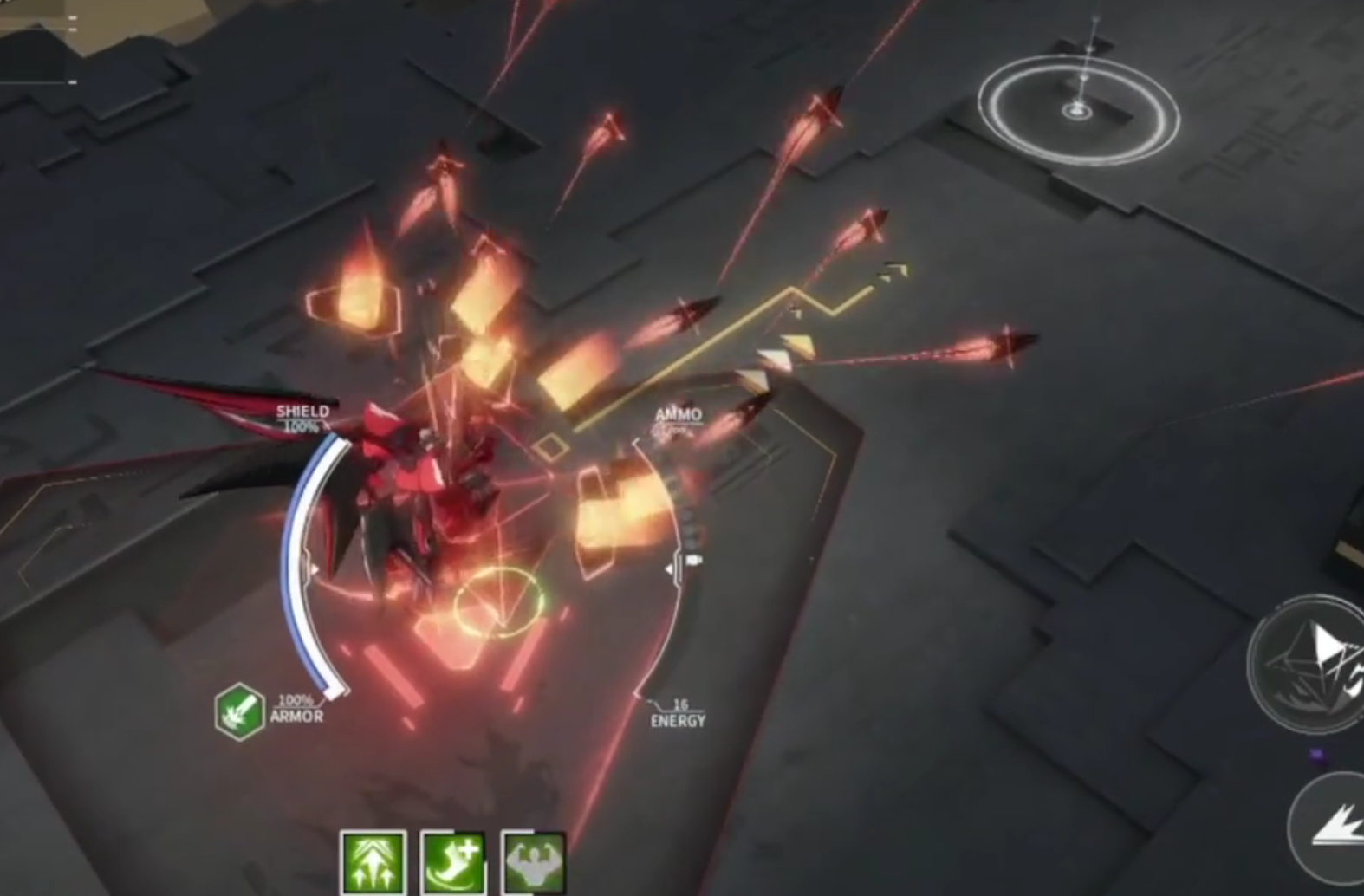Activate the triple upward arrows boost icon

coord(373,862)
